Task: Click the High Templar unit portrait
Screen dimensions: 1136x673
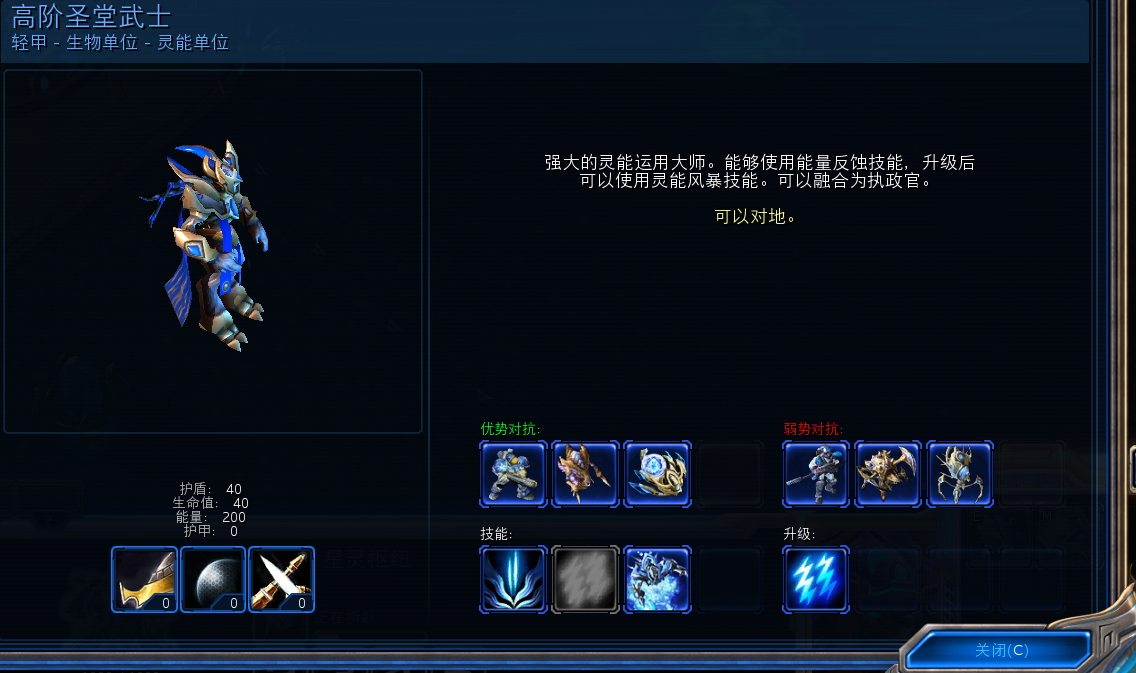Action: click(212, 250)
